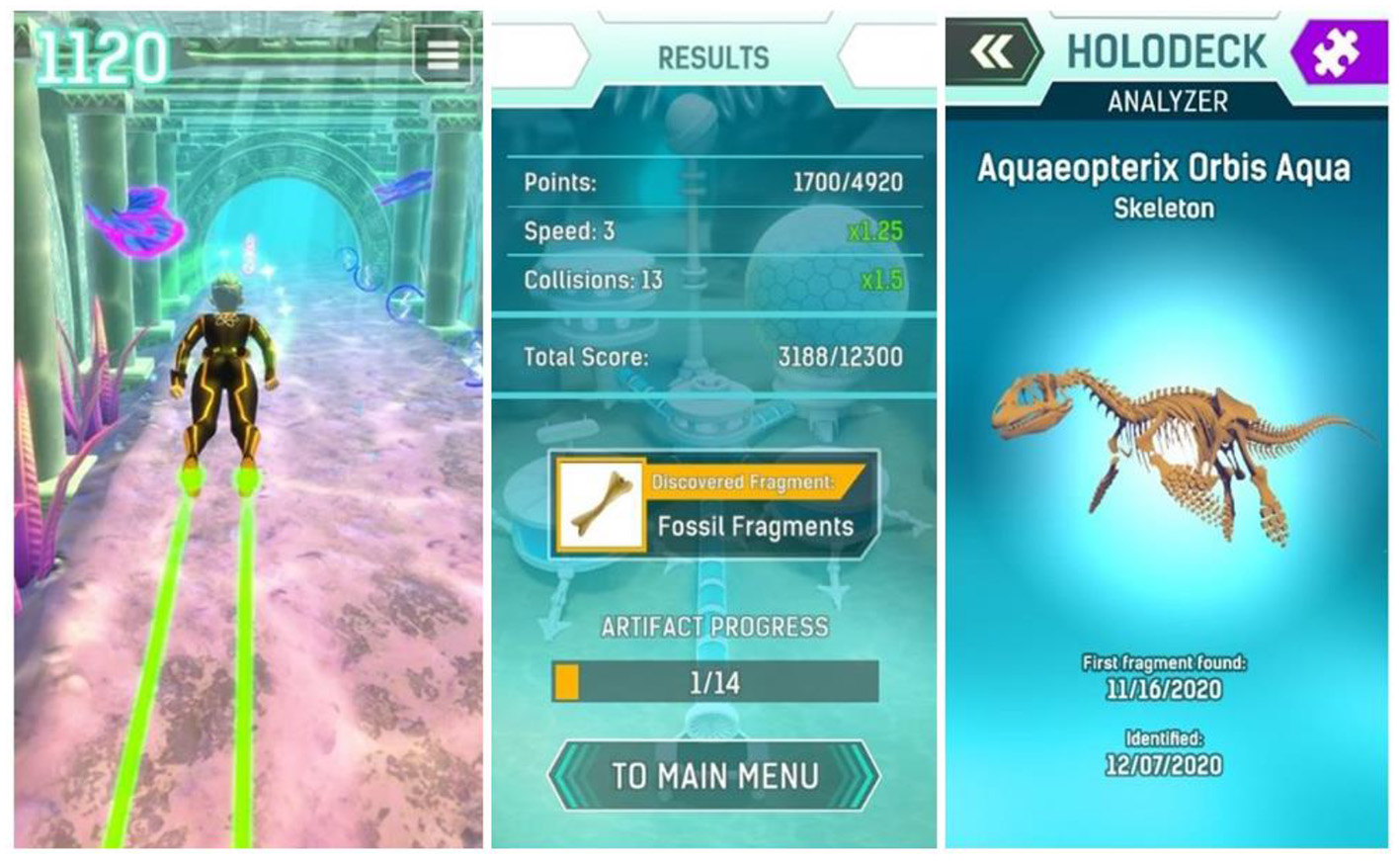Select the Fossil Fragments discovered item
Viewport: 1400px width, 861px height.
point(713,505)
